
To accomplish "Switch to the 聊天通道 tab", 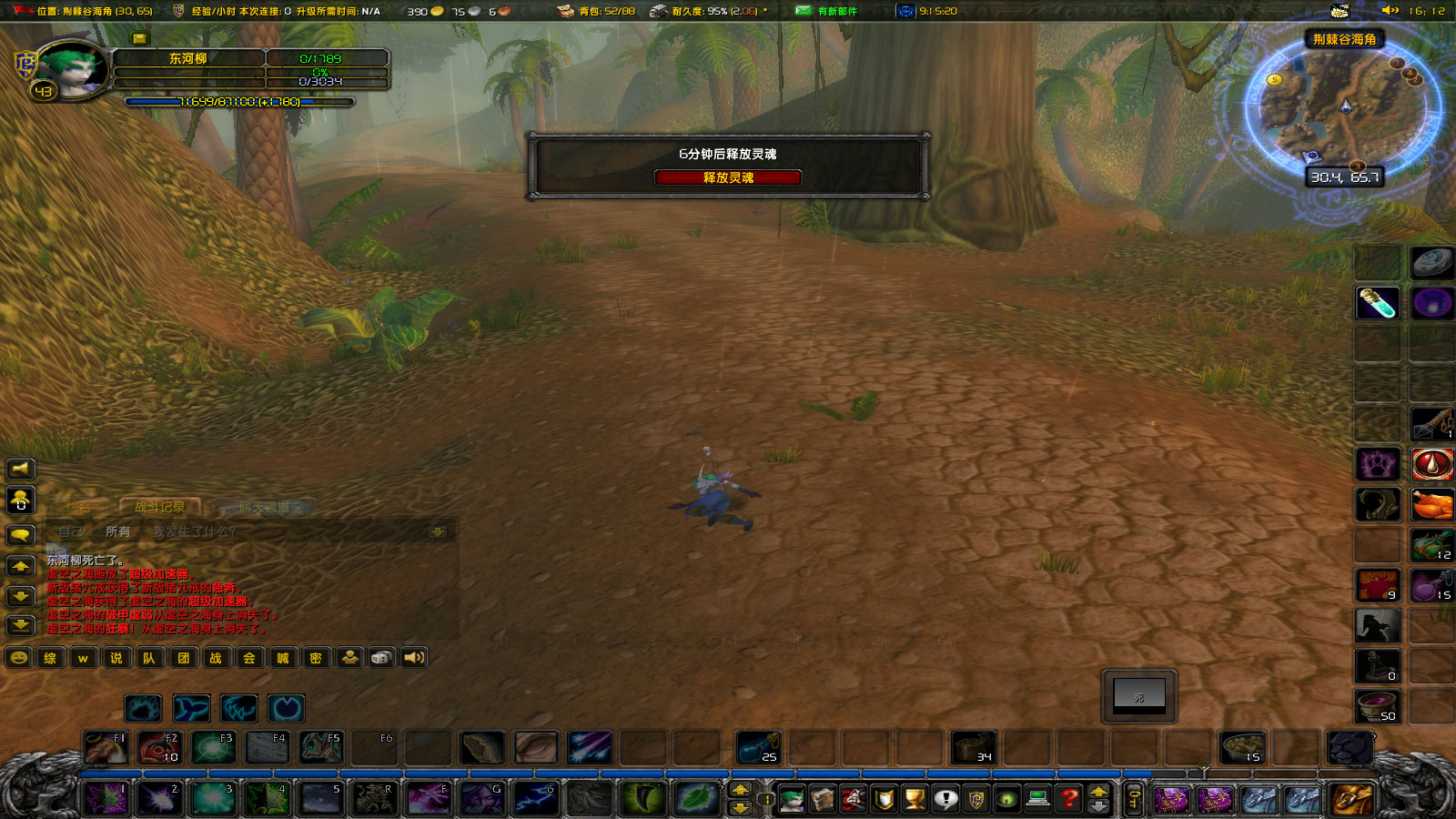I will (x=264, y=507).
